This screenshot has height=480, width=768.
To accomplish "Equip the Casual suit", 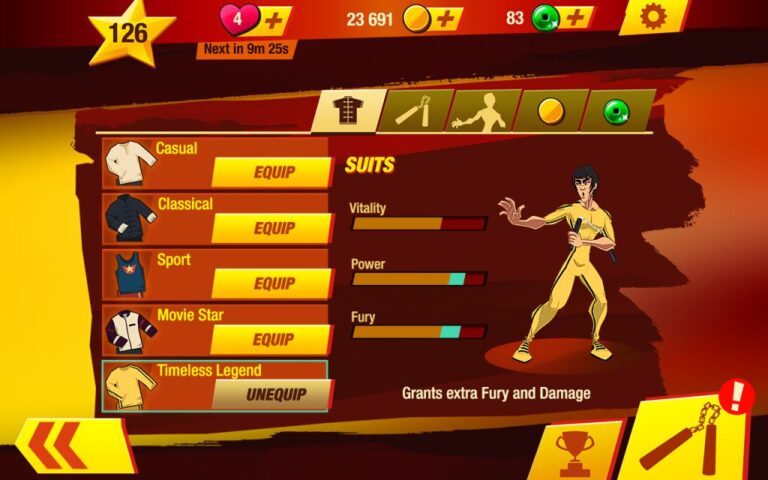I will point(272,172).
